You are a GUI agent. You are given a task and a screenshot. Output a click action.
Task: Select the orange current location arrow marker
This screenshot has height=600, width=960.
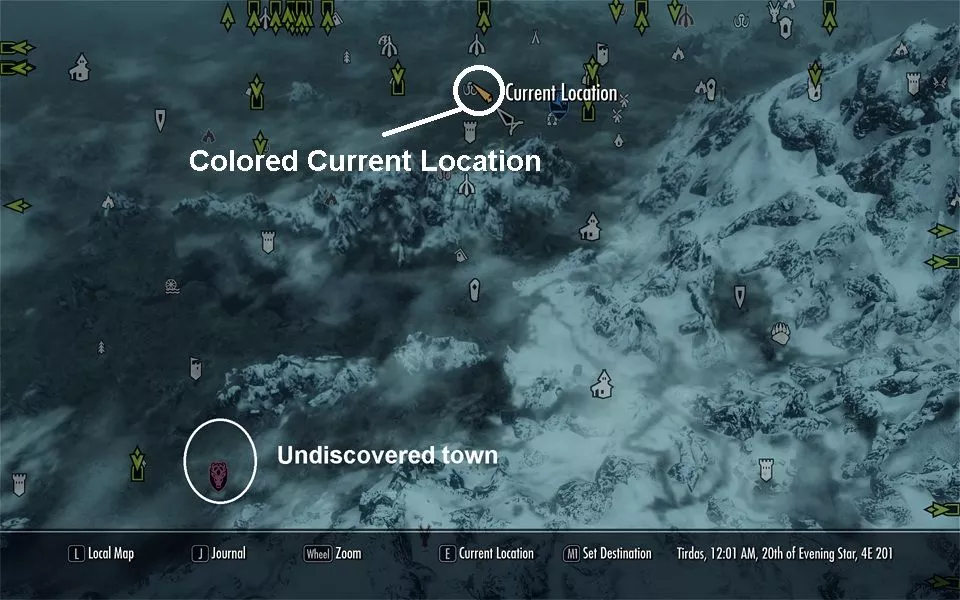483,95
